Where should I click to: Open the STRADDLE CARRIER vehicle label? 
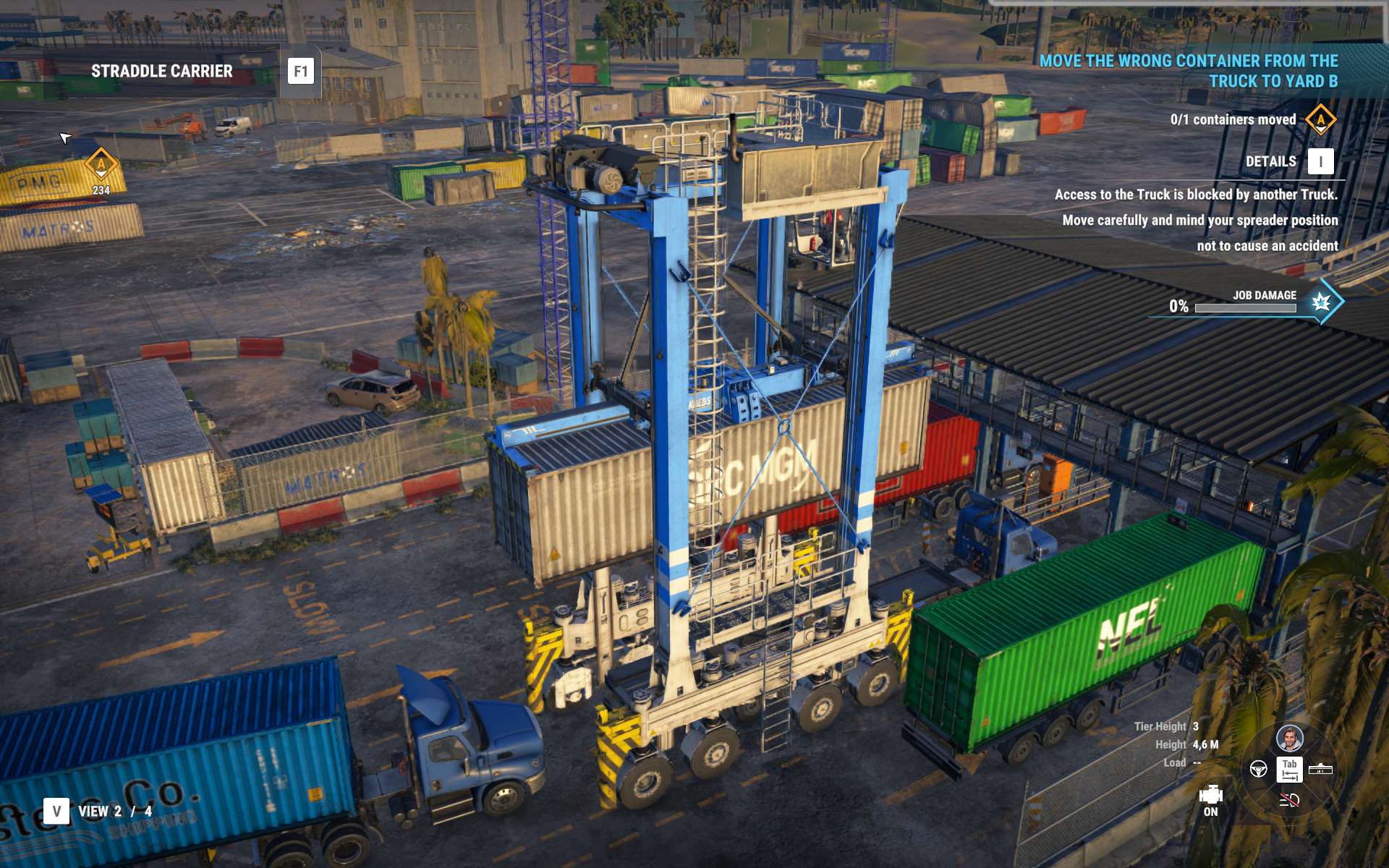[161, 71]
